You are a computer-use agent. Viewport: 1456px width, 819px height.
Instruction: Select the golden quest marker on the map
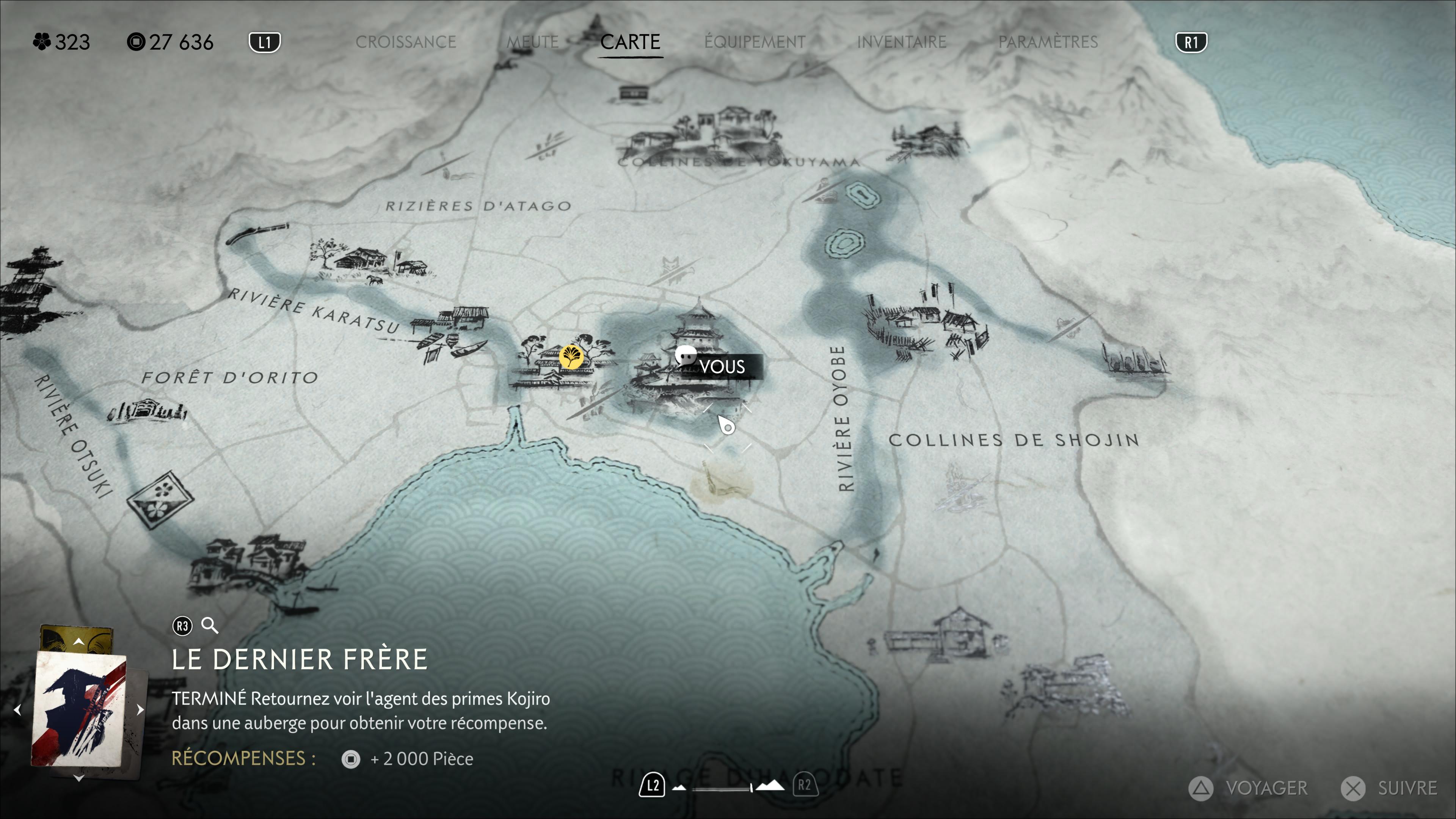pyautogui.click(x=571, y=357)
